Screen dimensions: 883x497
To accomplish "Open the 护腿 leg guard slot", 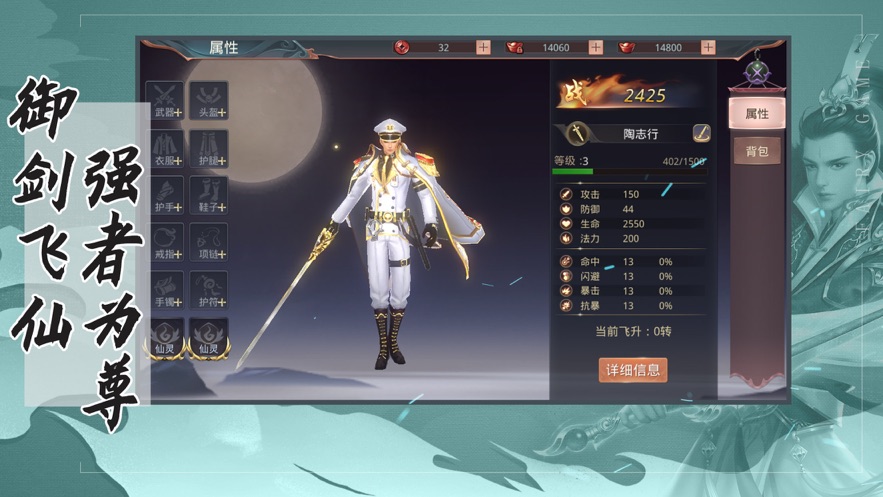I will tap(209, 148).
